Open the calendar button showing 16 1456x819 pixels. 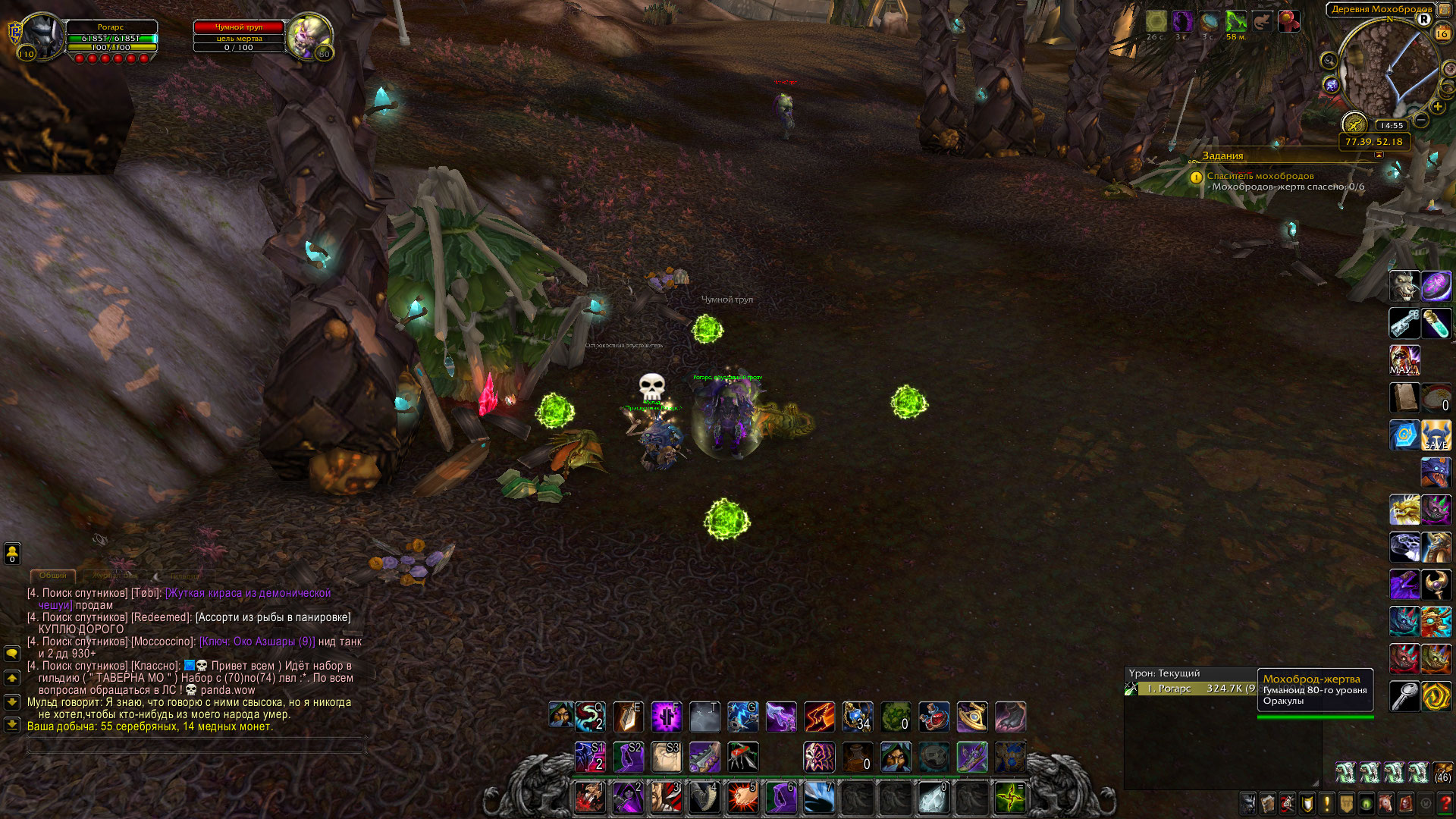coord(1442,34)
